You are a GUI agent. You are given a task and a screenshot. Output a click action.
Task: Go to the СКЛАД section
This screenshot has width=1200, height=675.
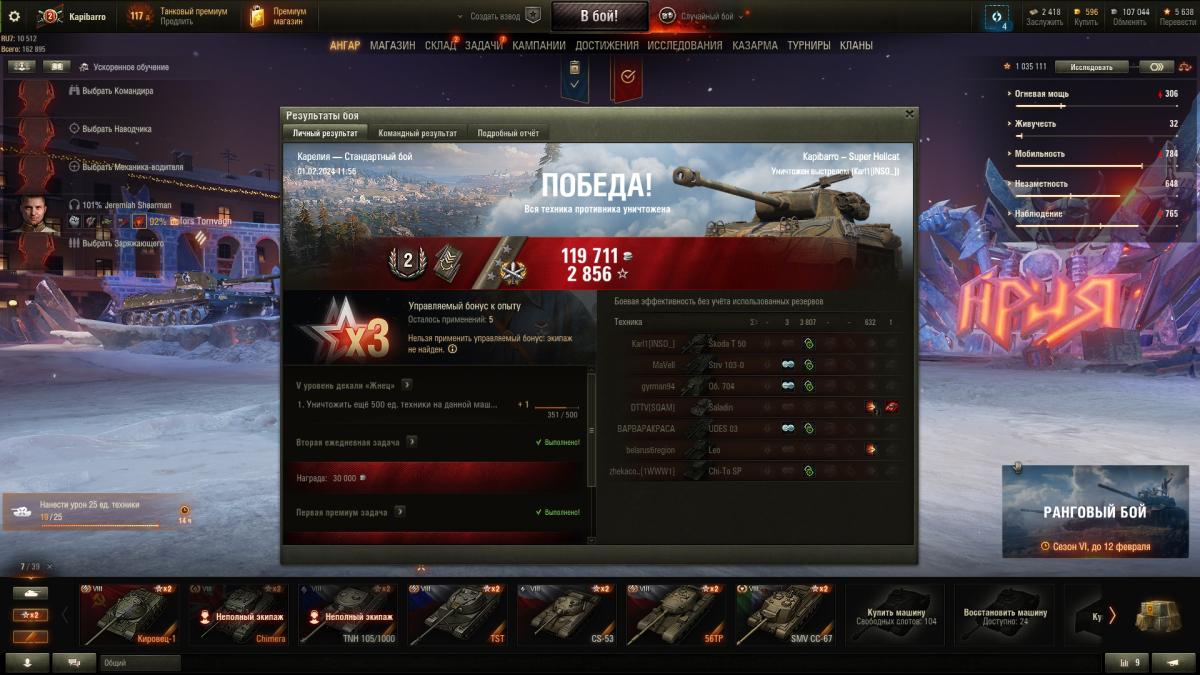pyautogui.click(x=440, y=45)
